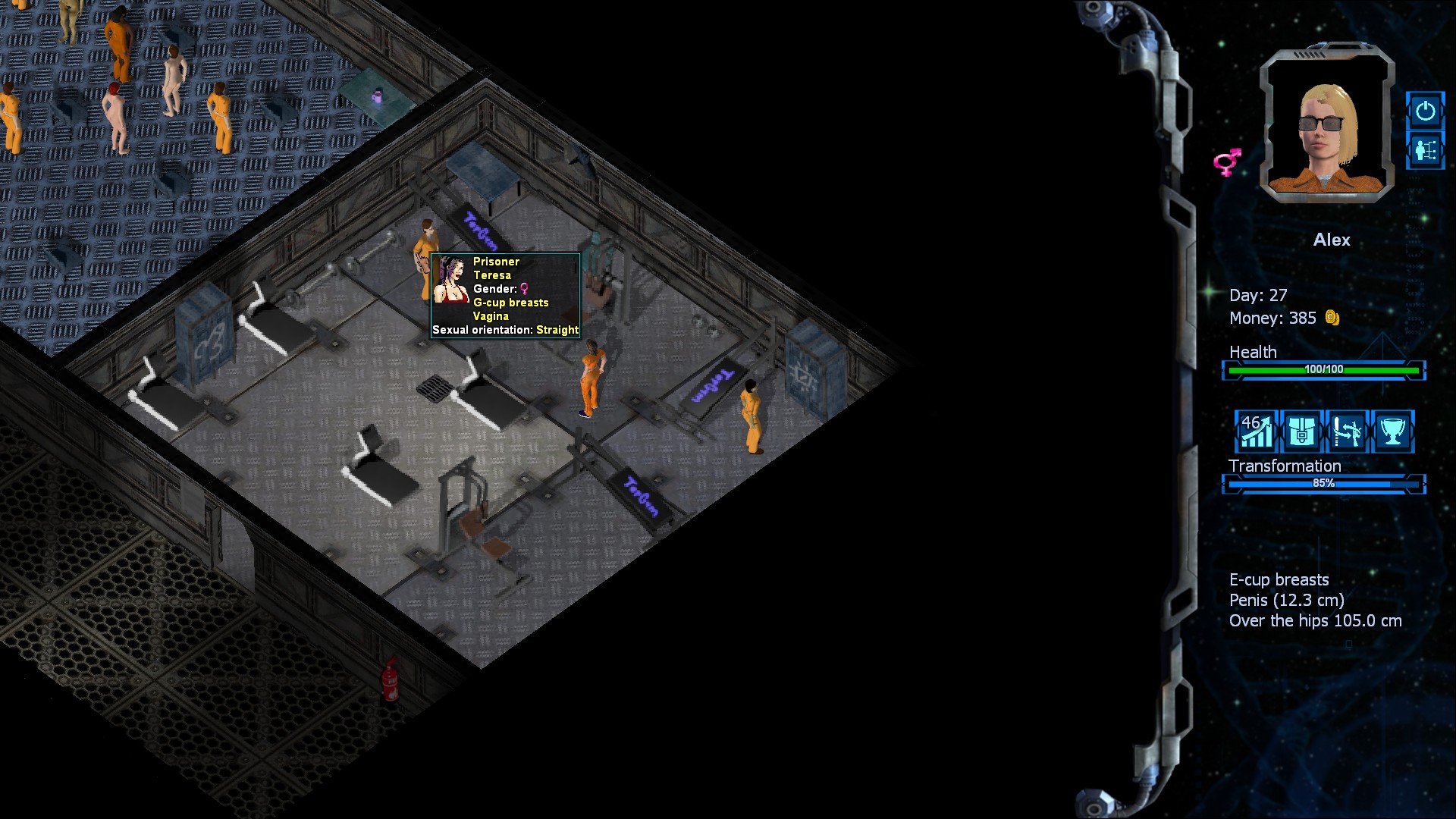Click the power button icon

click(1425, 111)
